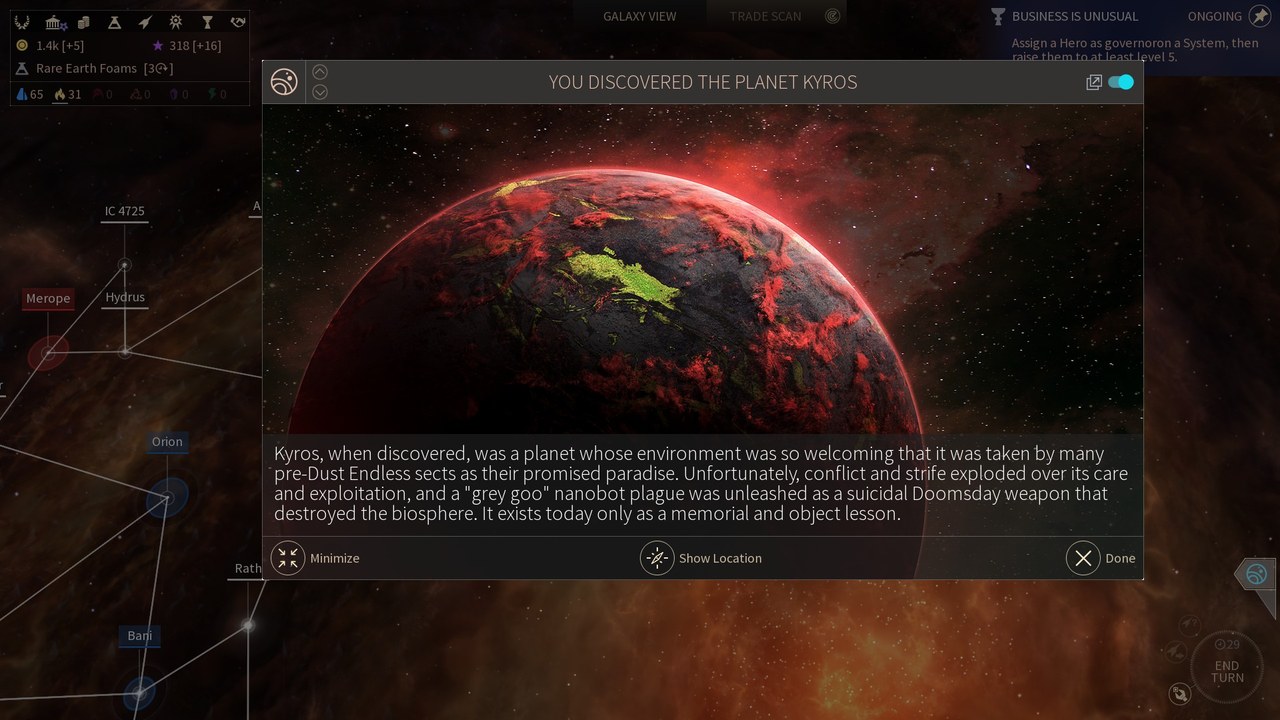1280x720 pixels.
Task: Open the Business Is Unusual quest tracker
Action: pos(1075,16)
